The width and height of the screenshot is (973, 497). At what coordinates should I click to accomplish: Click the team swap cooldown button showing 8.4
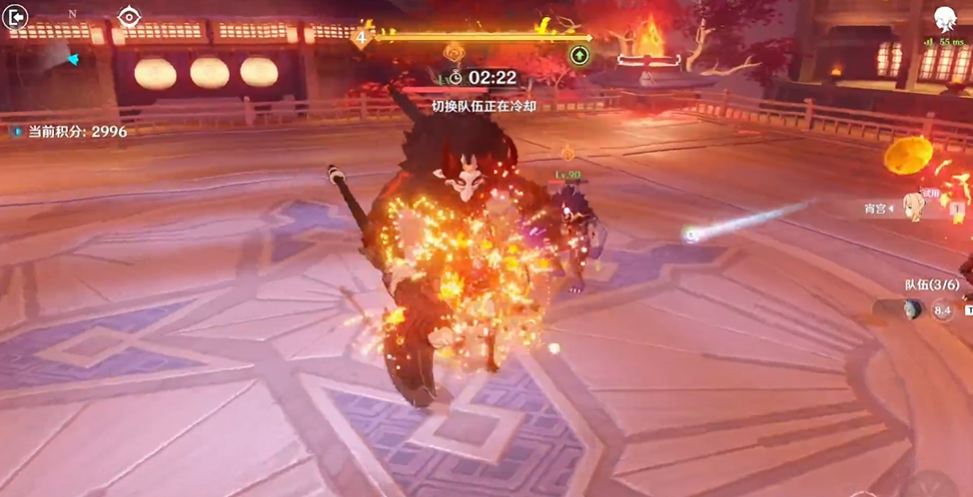[942, 311]
